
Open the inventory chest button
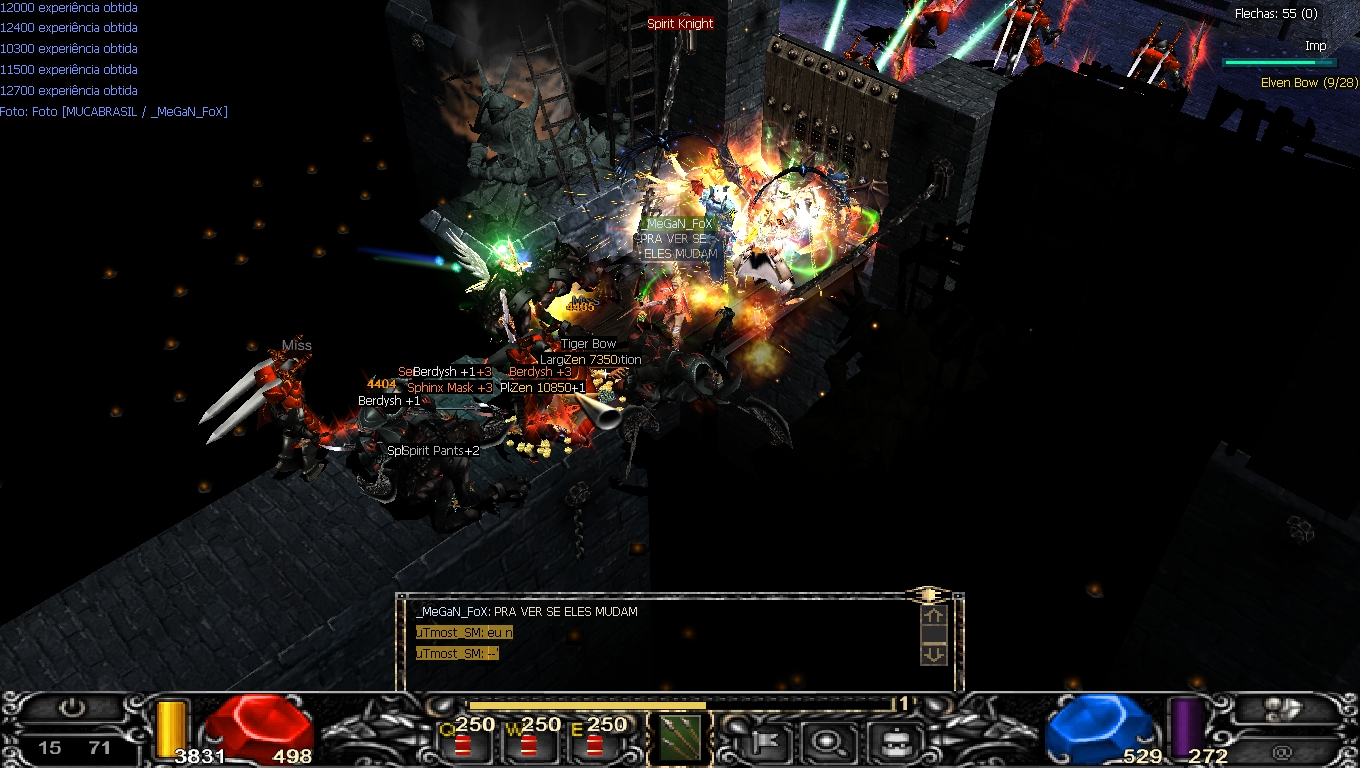pos(892,742)
